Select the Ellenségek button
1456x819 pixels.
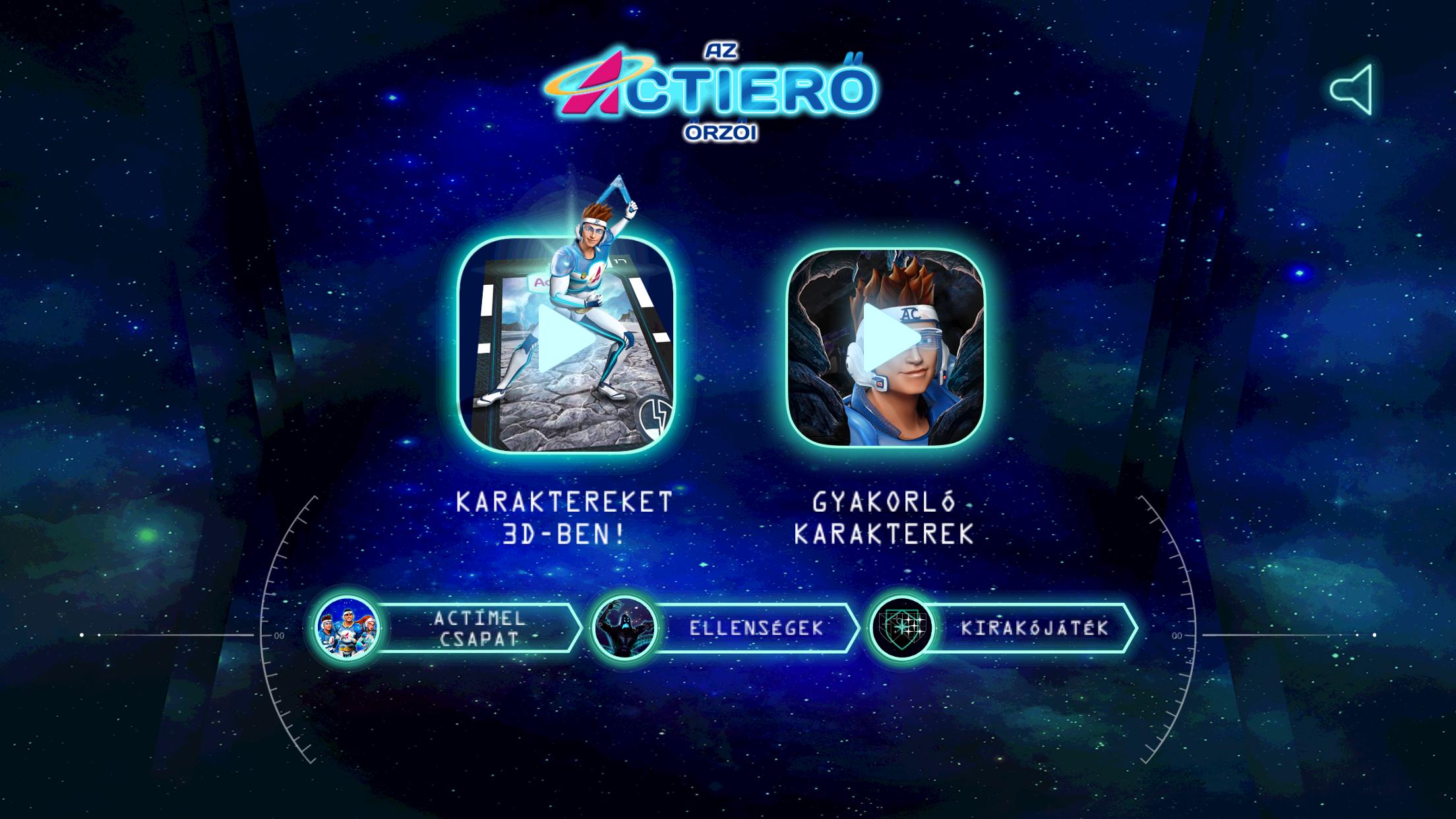point(725,628)
